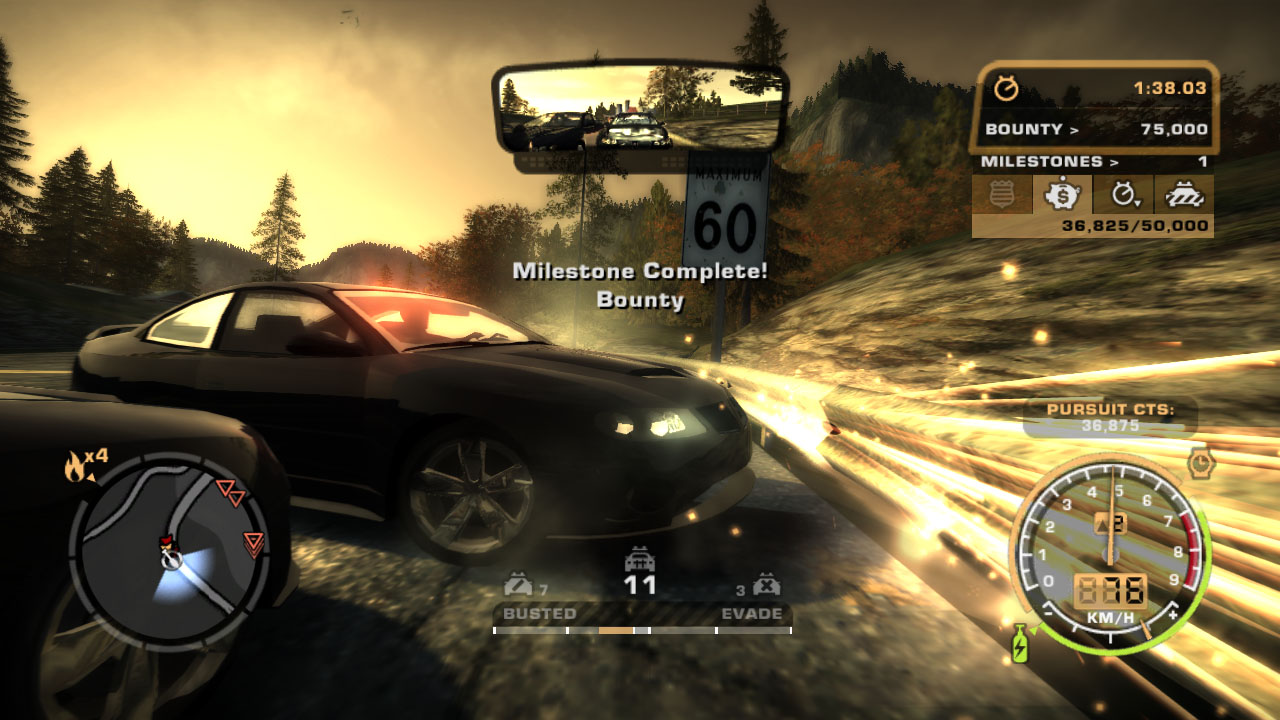Open the rear-view mirror display
The height and width of the screenshot is (720, 1280).
tap(641, 108)
